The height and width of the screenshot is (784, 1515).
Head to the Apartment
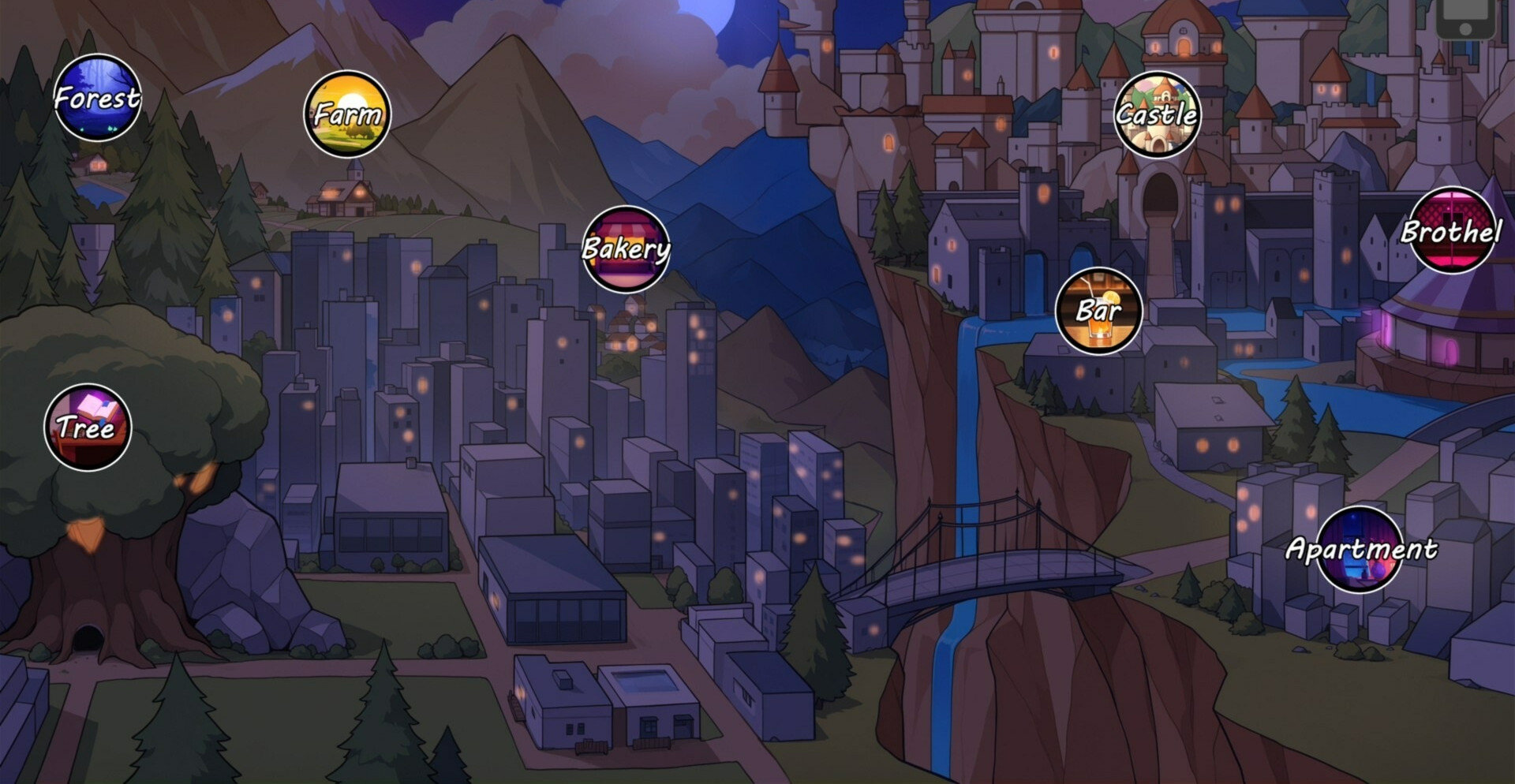coord(1360,549)
